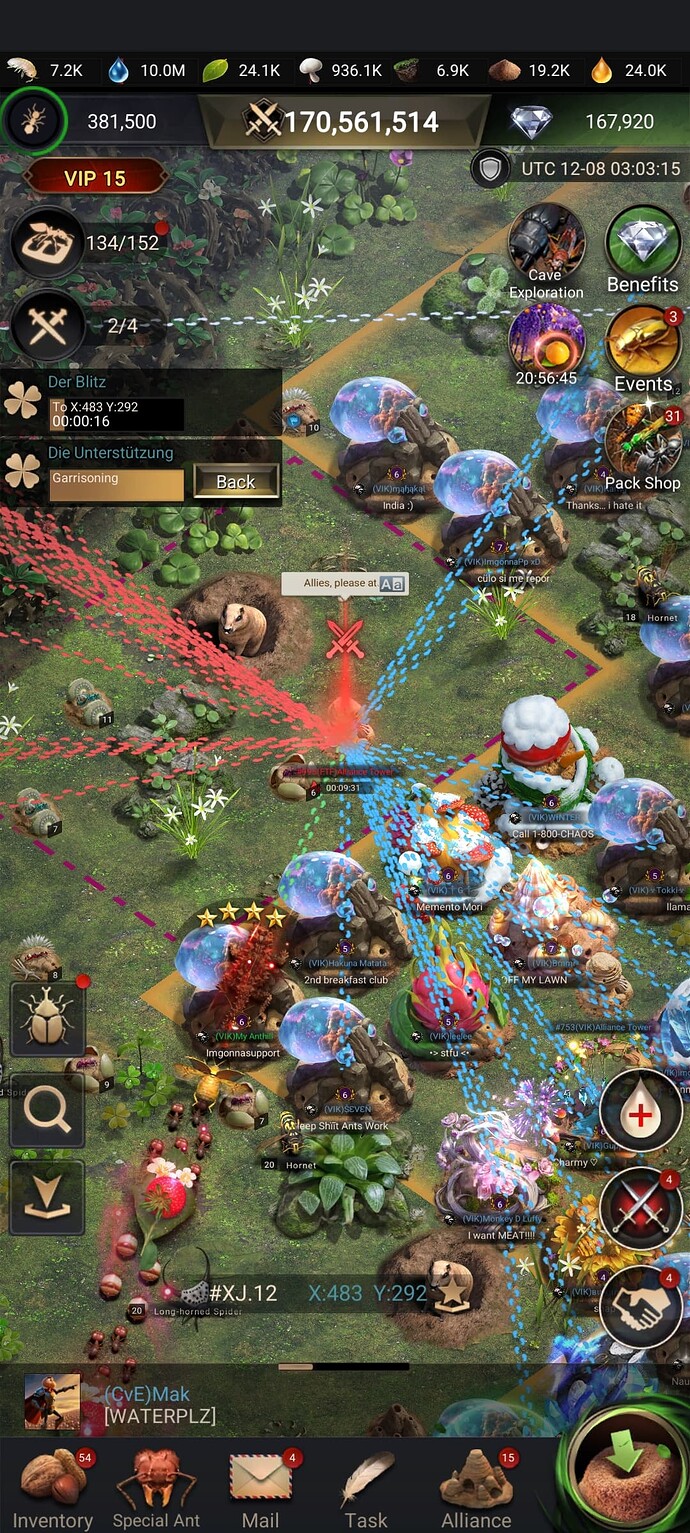The height and width of the screenshot is (1533, 690).
Task: Open the map search magnifying glass
Action: [x=47, y=1110]
